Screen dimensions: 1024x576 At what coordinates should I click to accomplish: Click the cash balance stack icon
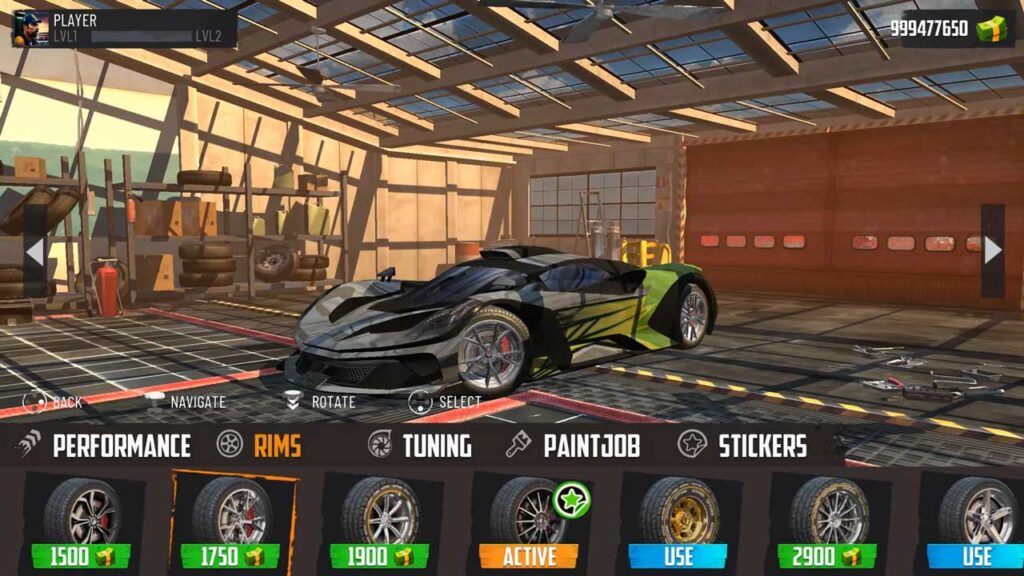993,28
